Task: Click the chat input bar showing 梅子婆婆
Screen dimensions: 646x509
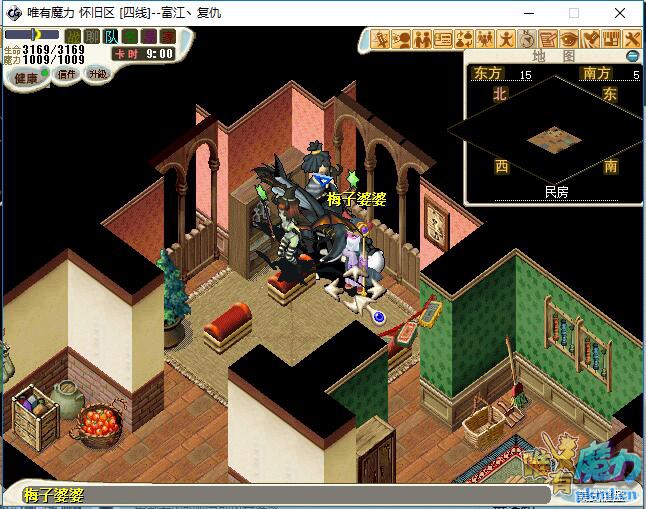Action: (x=300, y=494)
